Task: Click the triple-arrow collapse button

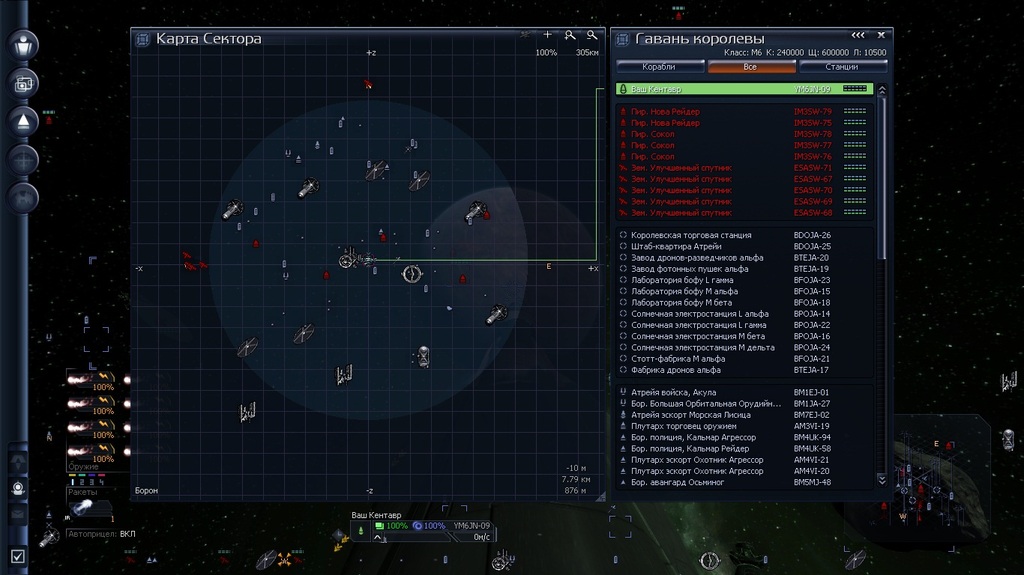Action: pos(858,35)
